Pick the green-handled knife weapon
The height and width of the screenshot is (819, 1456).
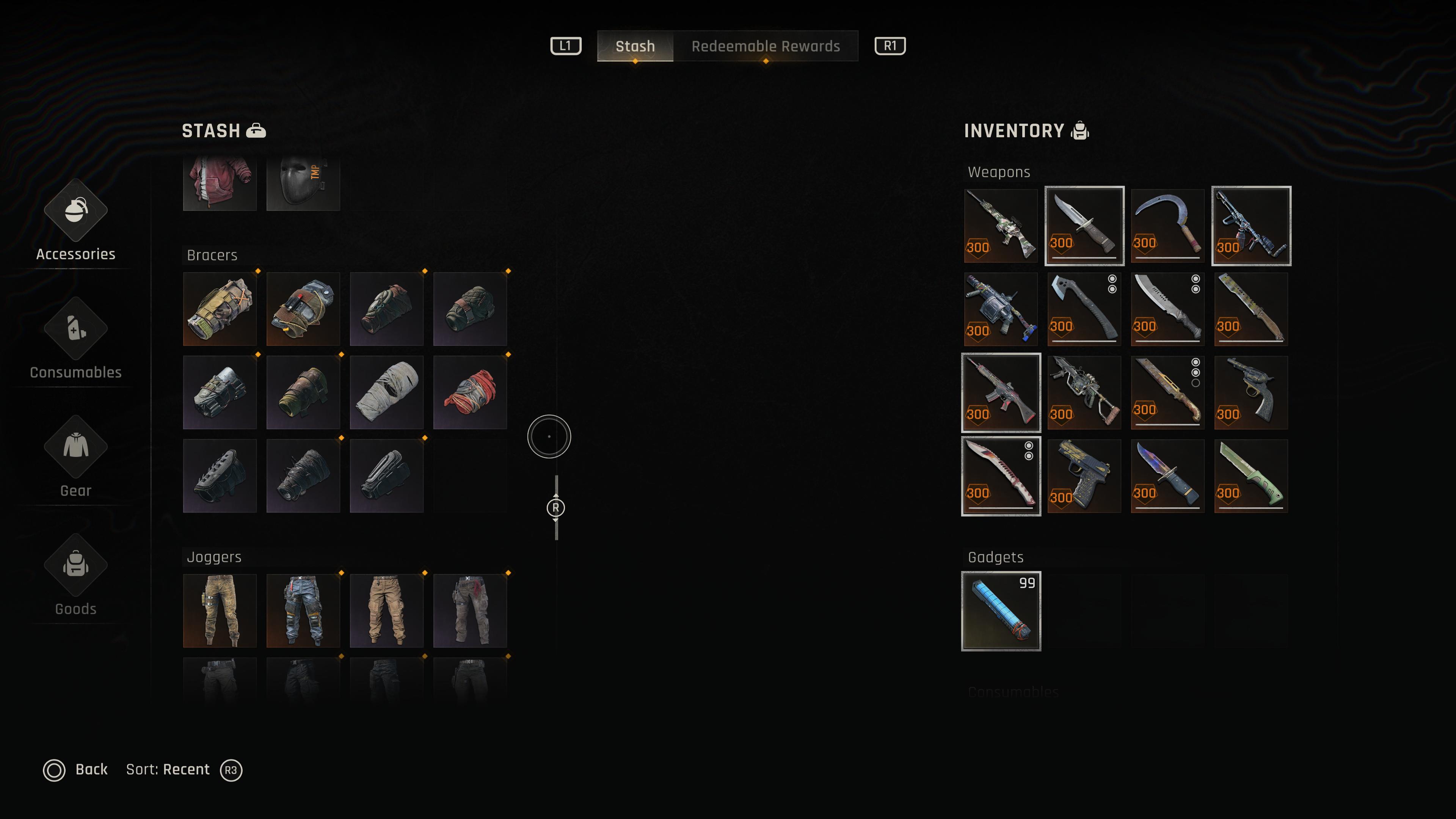[1251, 476]
